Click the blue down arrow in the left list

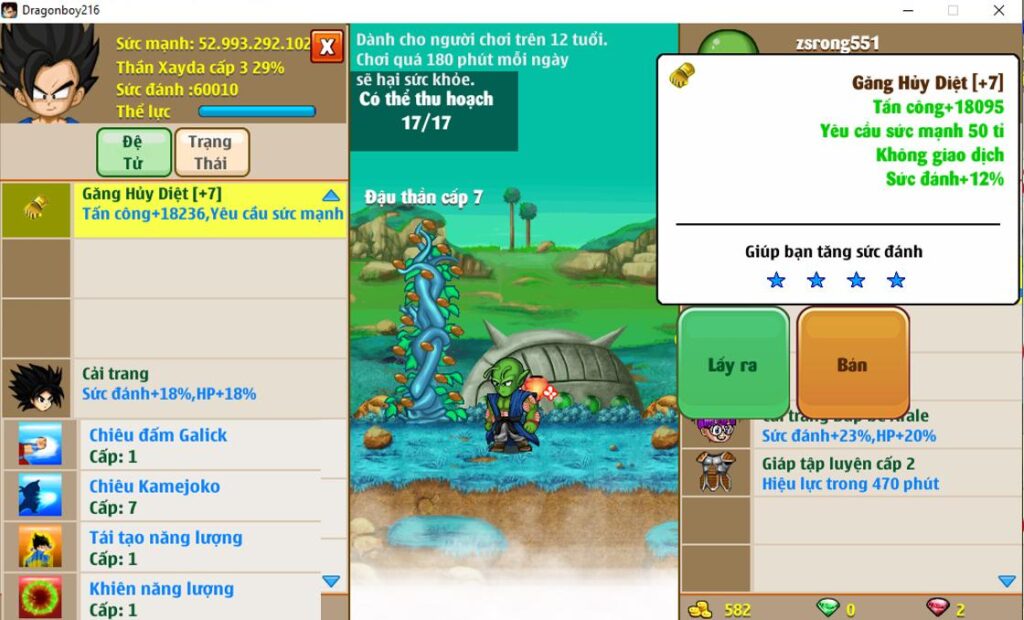(x=331, y=581)
